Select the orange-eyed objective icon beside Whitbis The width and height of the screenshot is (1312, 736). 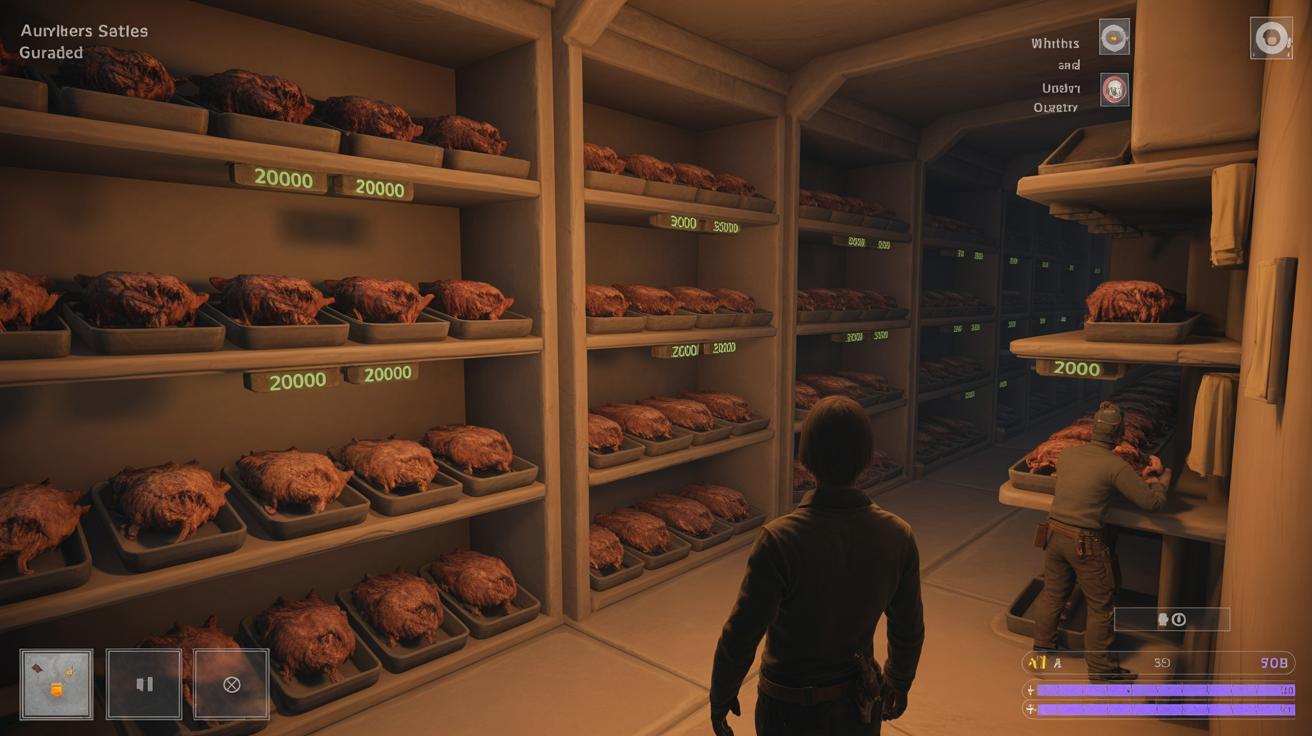[x=1114, y=38]
